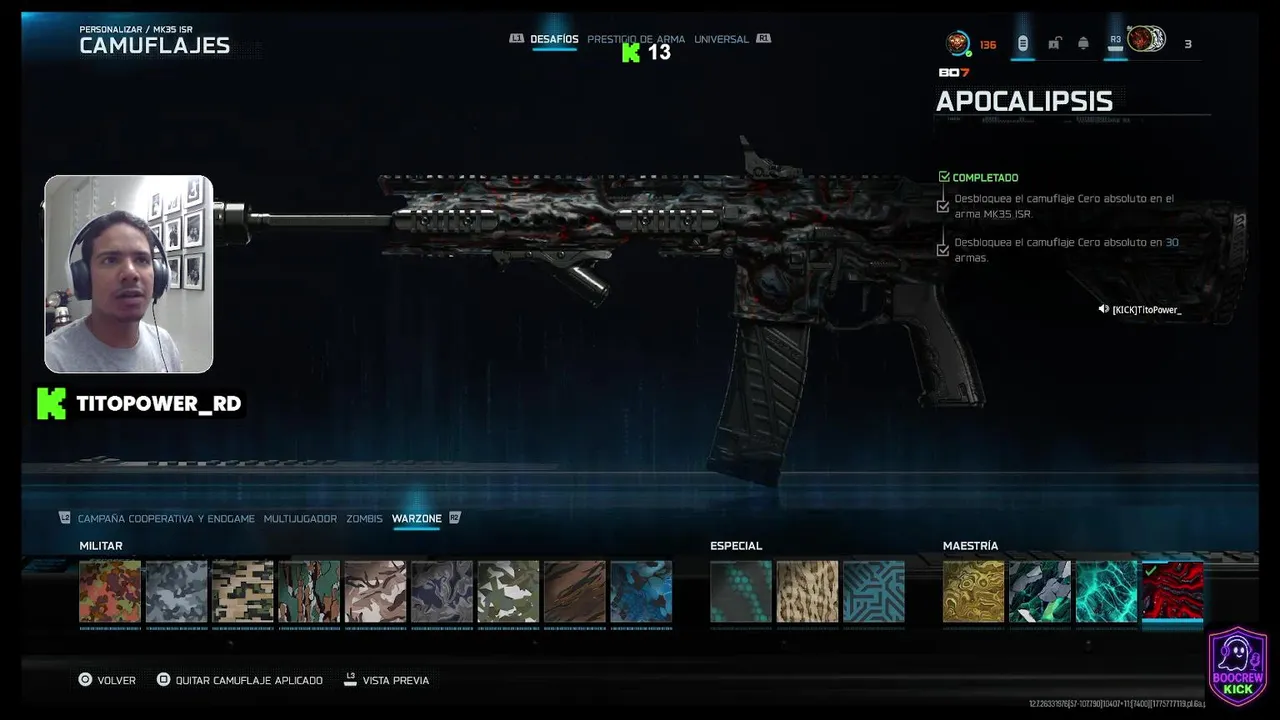The image size is (1280, 720).
Task: Select the orange-green leaf military camo
Action: (x=110, y=592)
